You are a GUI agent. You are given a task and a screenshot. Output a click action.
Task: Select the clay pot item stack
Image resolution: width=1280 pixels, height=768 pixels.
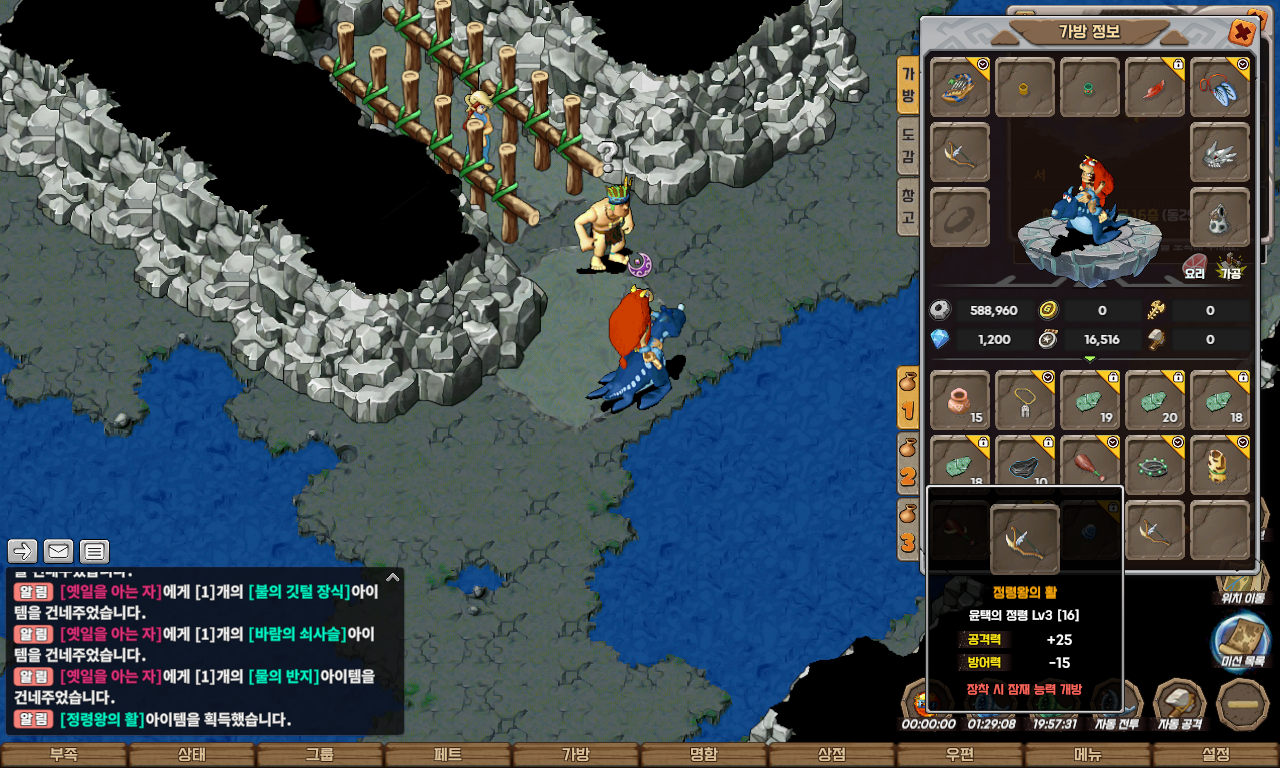click(960, 400)
